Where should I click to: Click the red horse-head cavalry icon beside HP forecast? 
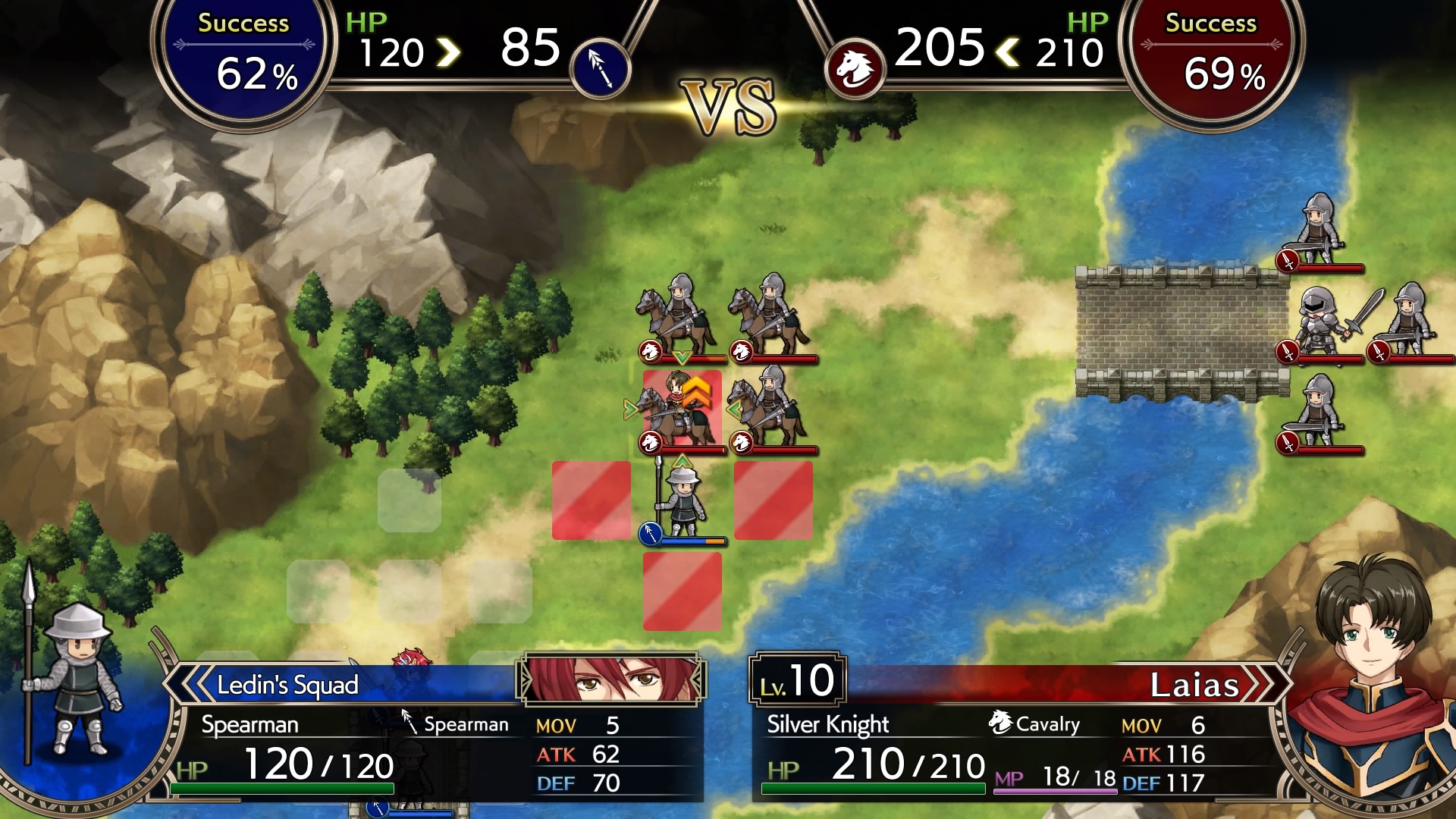pos(855,69)
